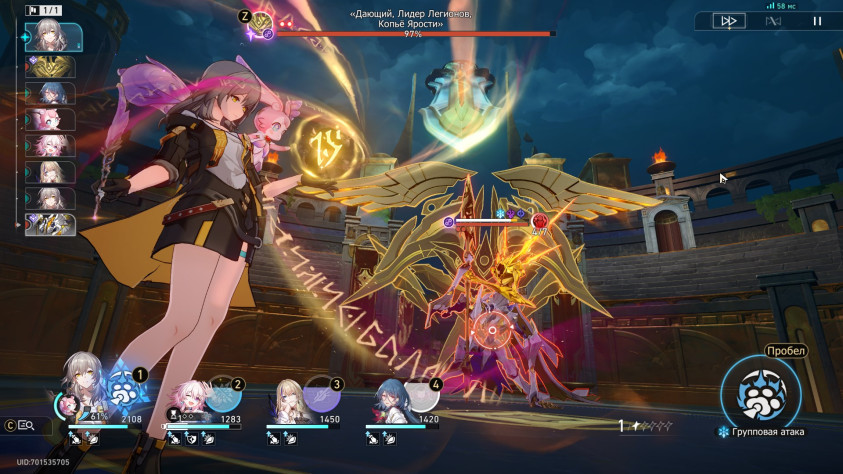
Task: Use the Групповая атака skill button
Action: (760, 390)
